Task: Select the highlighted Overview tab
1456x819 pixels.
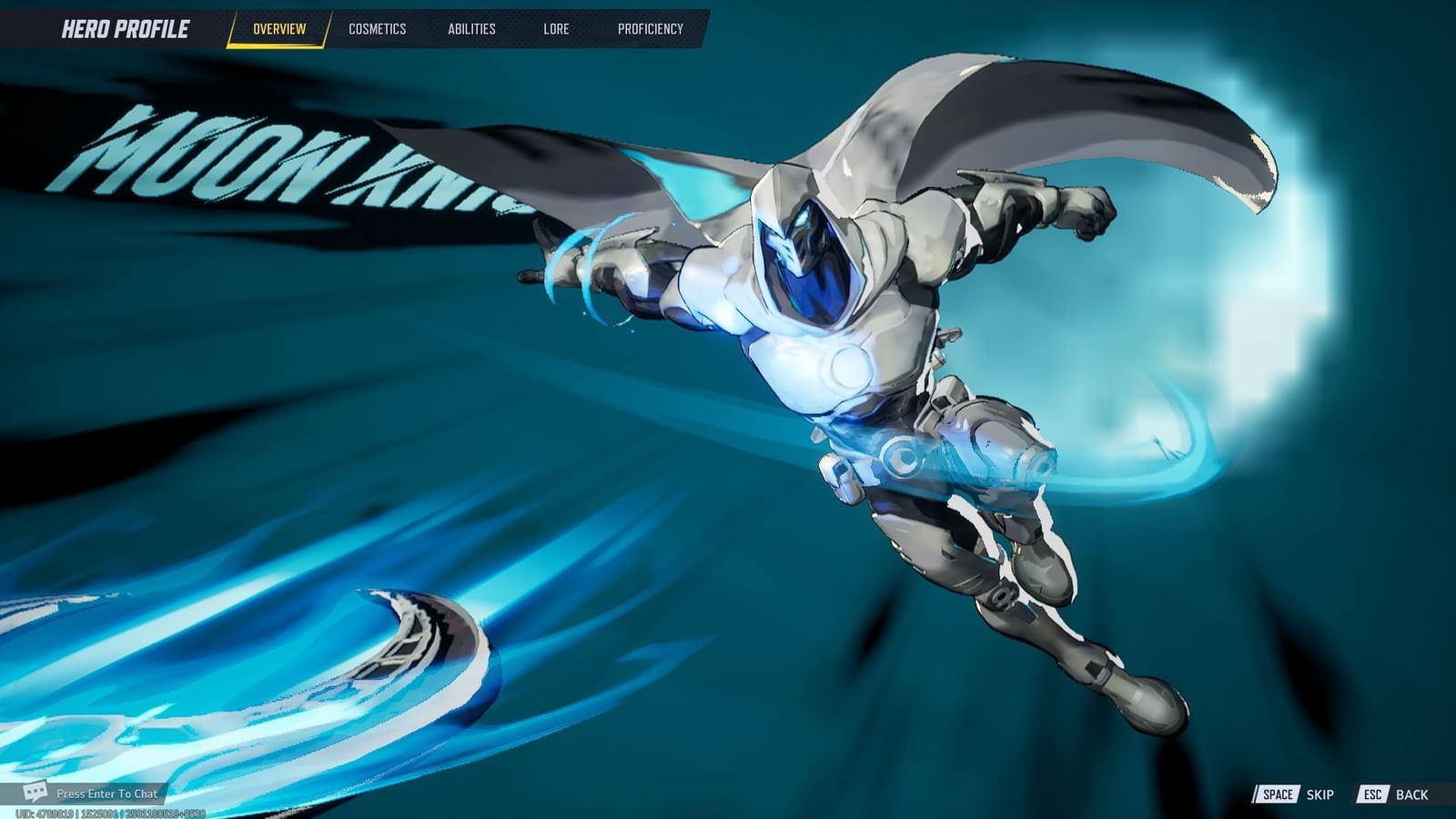Action: [280, 28]
